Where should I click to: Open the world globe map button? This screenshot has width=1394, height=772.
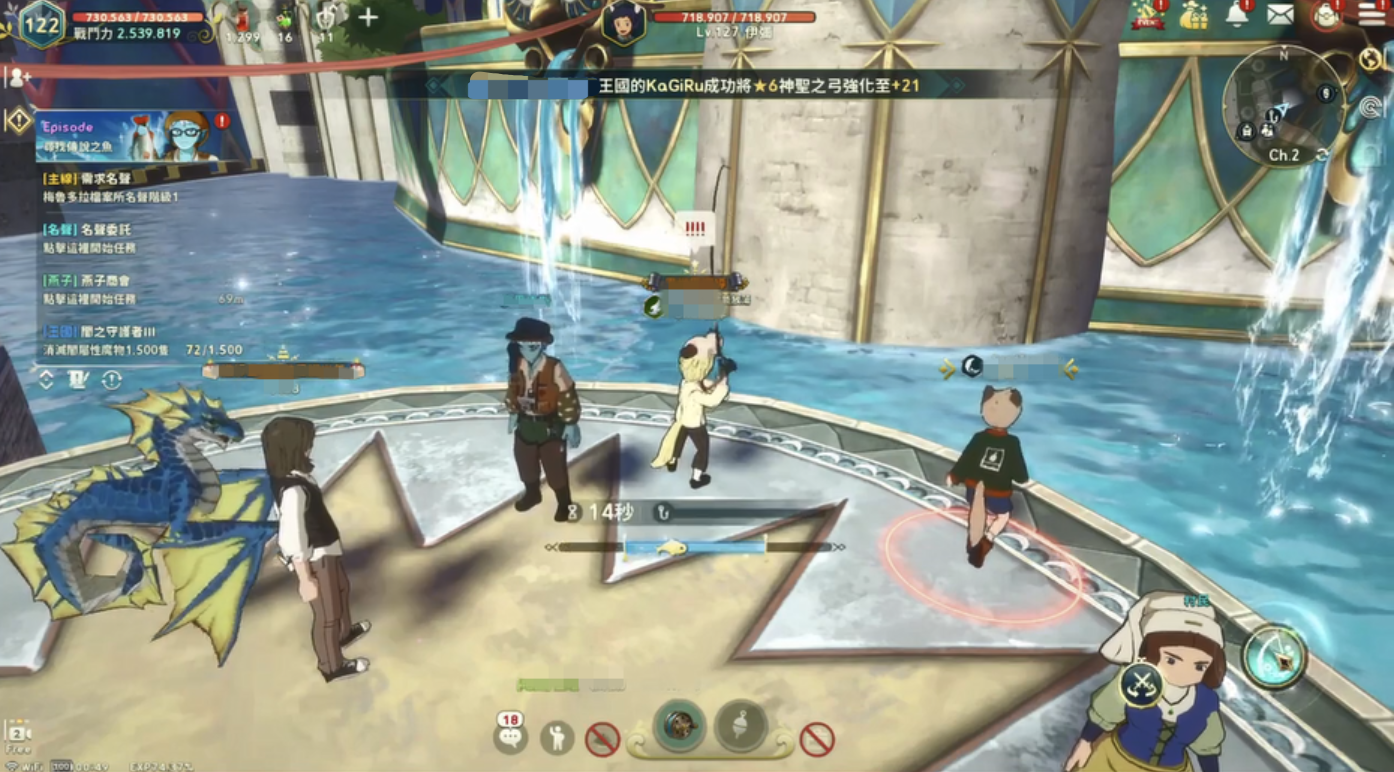1370,59
